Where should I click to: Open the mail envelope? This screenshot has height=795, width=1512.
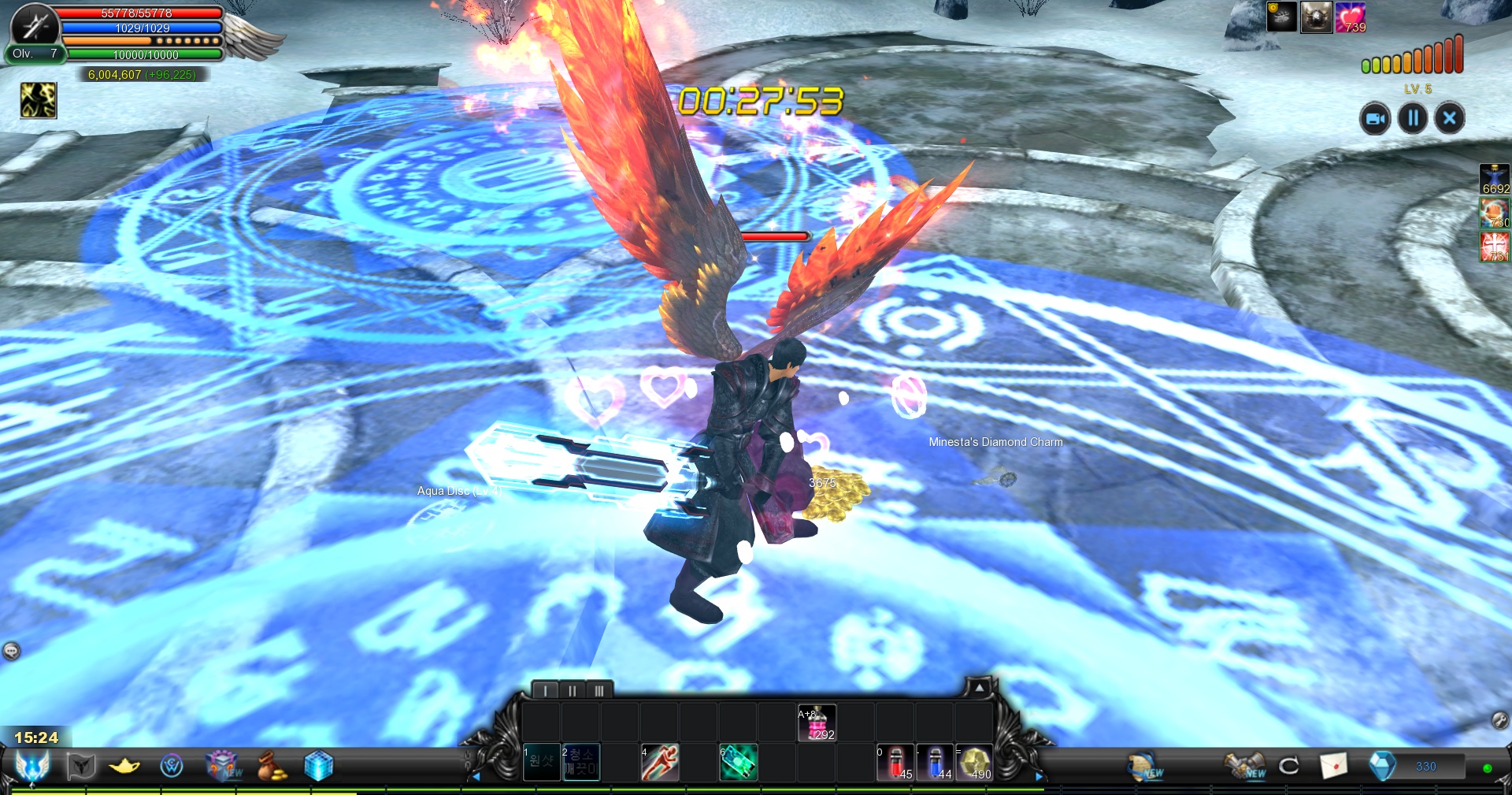[x=1333, y=766]
